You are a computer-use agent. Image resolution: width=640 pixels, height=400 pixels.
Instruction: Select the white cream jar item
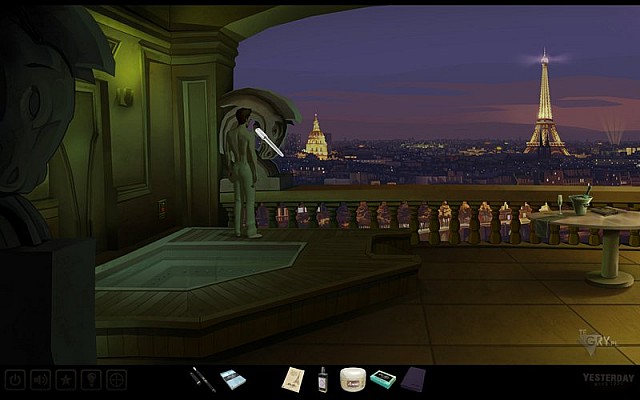[352, 379]
